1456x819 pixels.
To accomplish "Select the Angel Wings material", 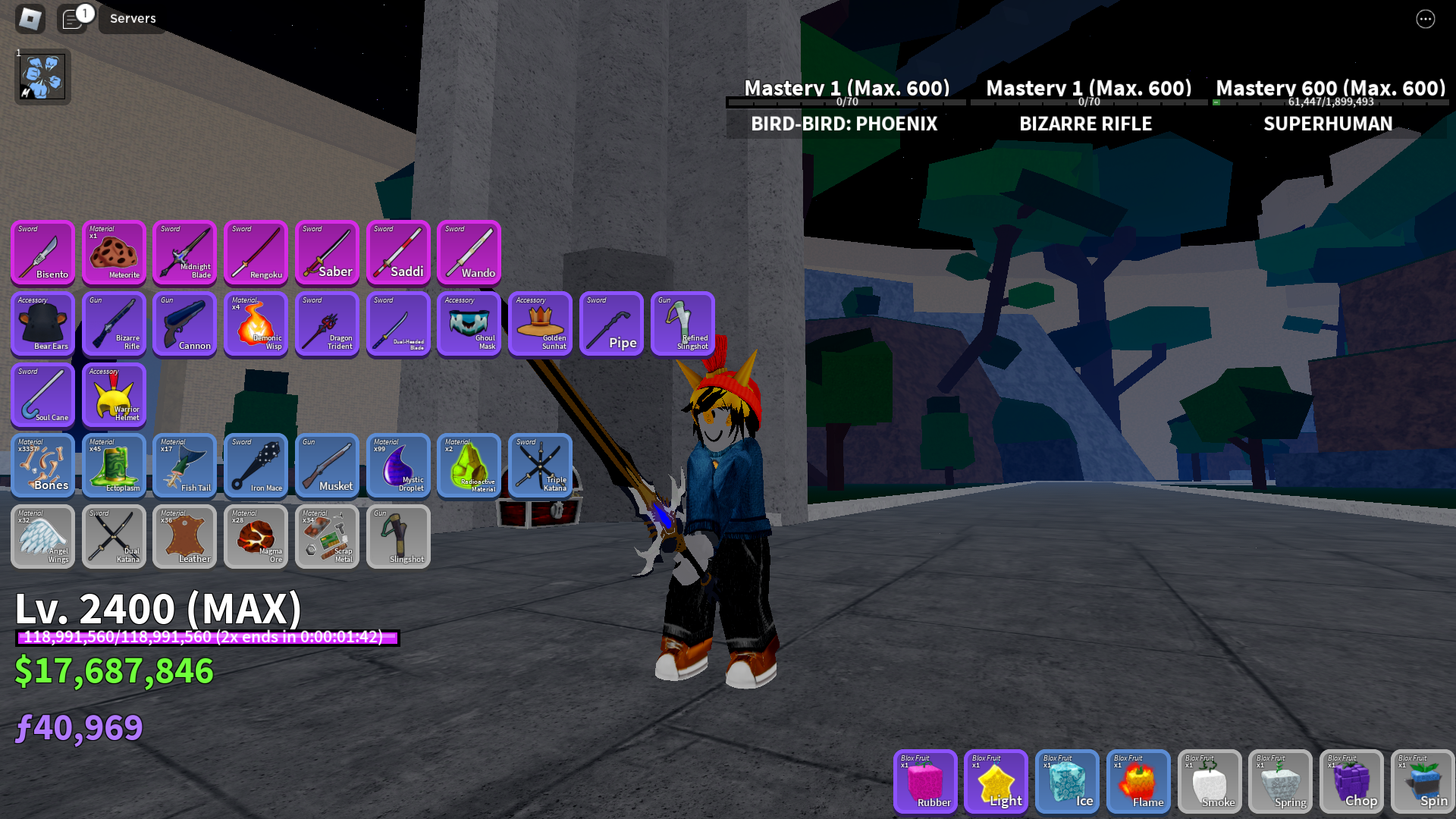I will pos(42,537).
